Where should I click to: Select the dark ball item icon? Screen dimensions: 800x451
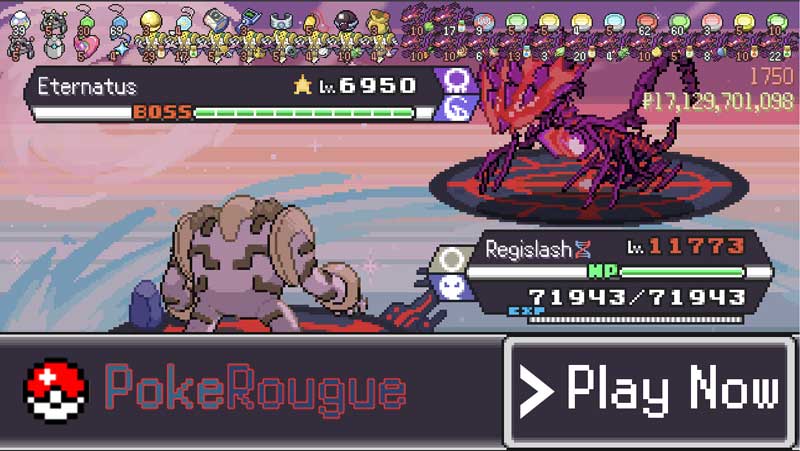tap(345, 22)
